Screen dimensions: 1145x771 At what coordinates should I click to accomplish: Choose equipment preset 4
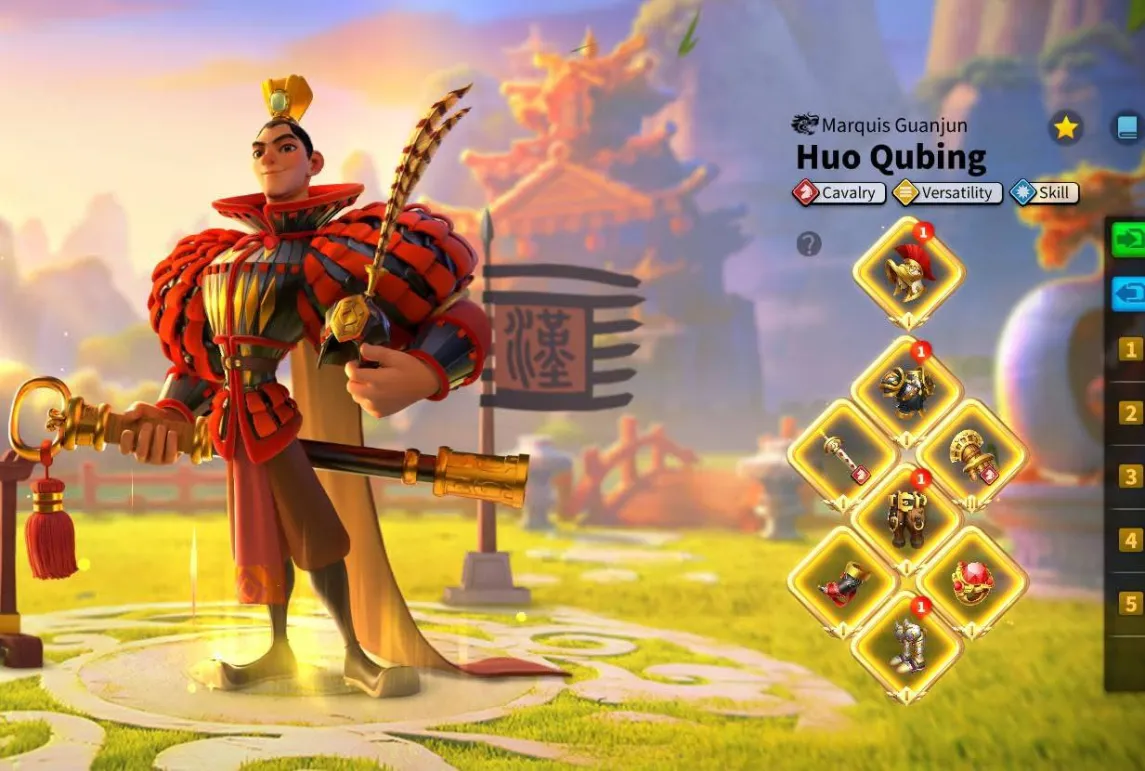tap(1131, 540)
